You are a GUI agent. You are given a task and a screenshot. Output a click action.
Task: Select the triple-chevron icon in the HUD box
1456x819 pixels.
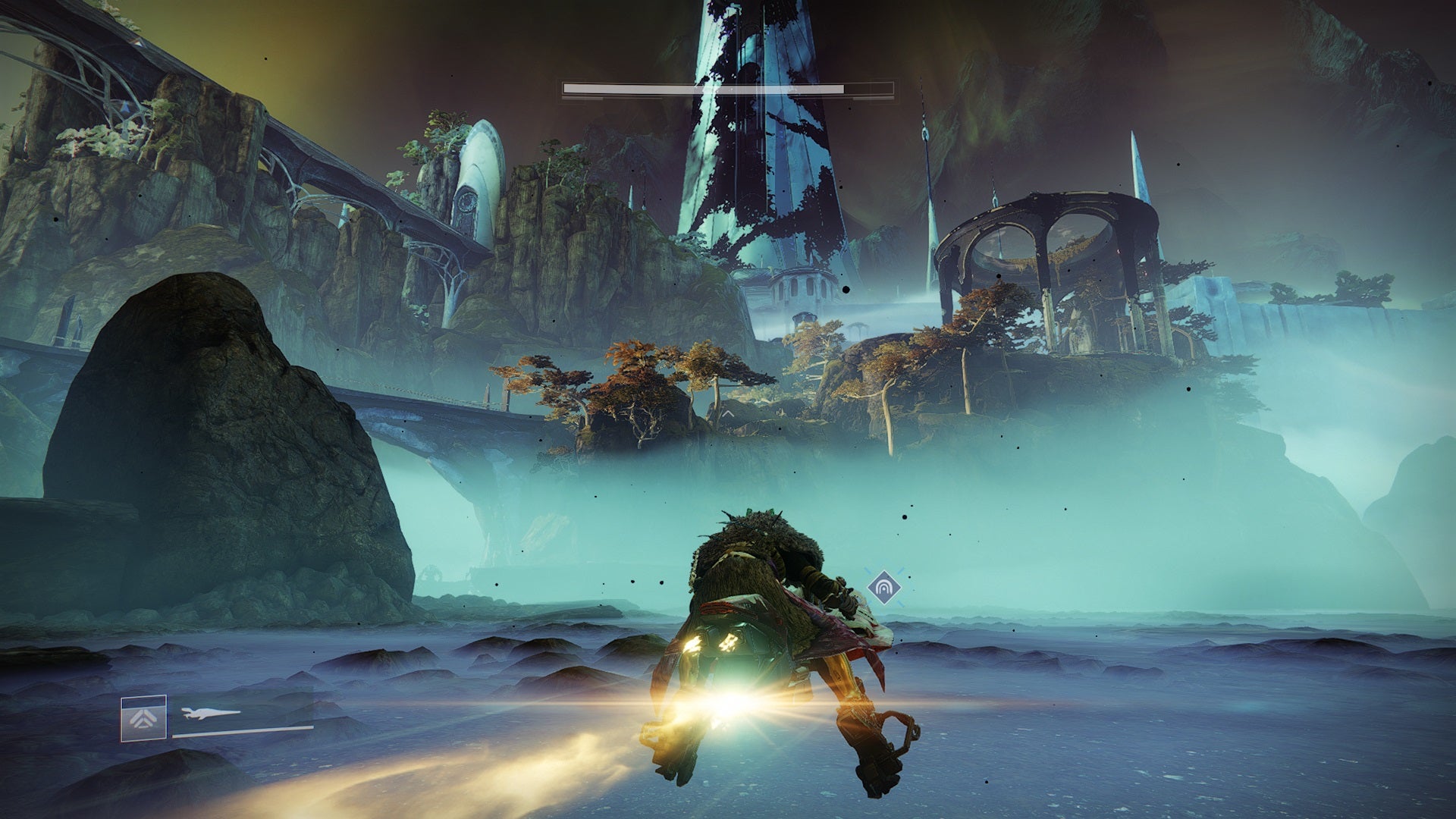(x=143, y=718)
